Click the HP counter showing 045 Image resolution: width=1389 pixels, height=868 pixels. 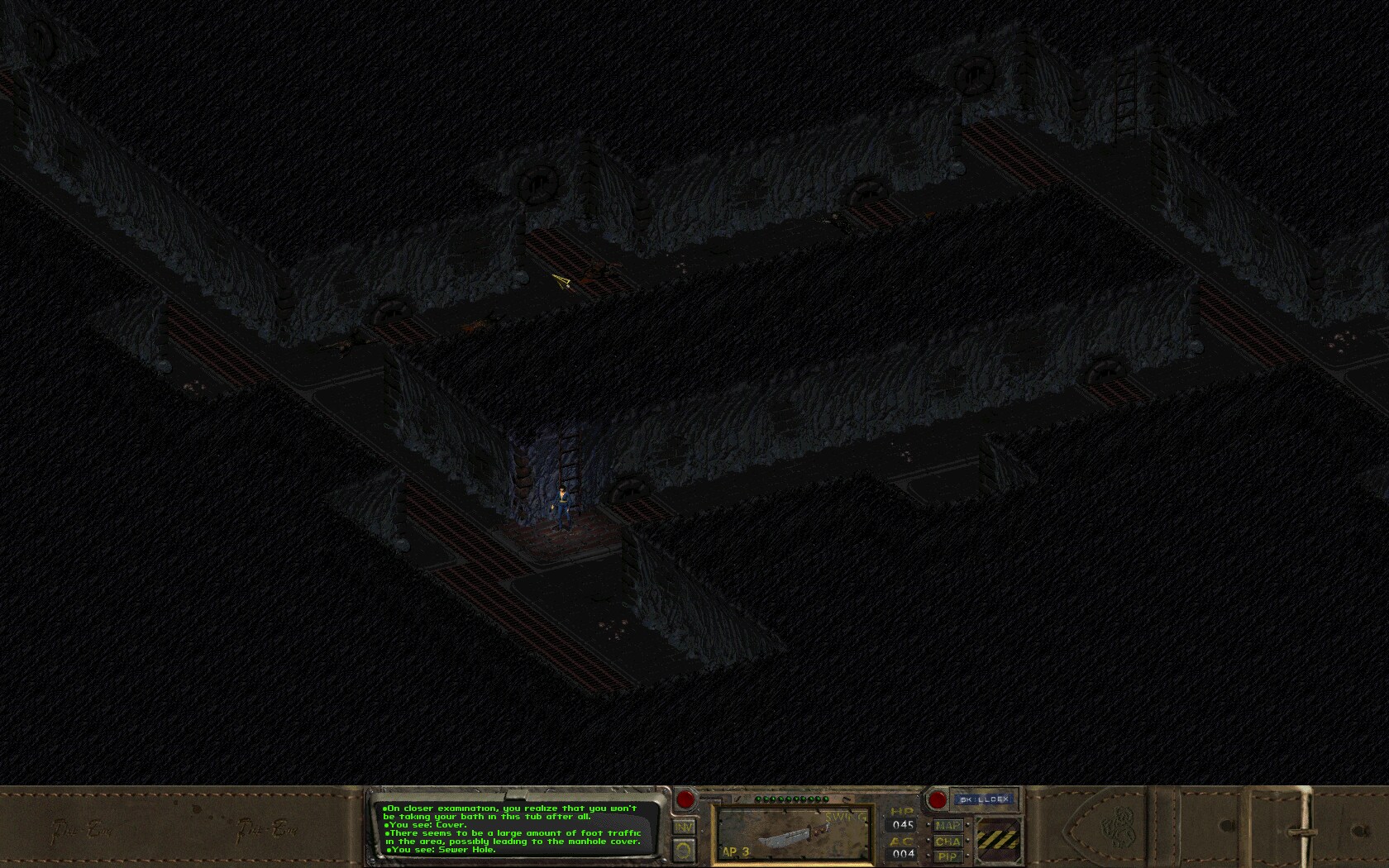pyautogui.click(x=903, y=824)
